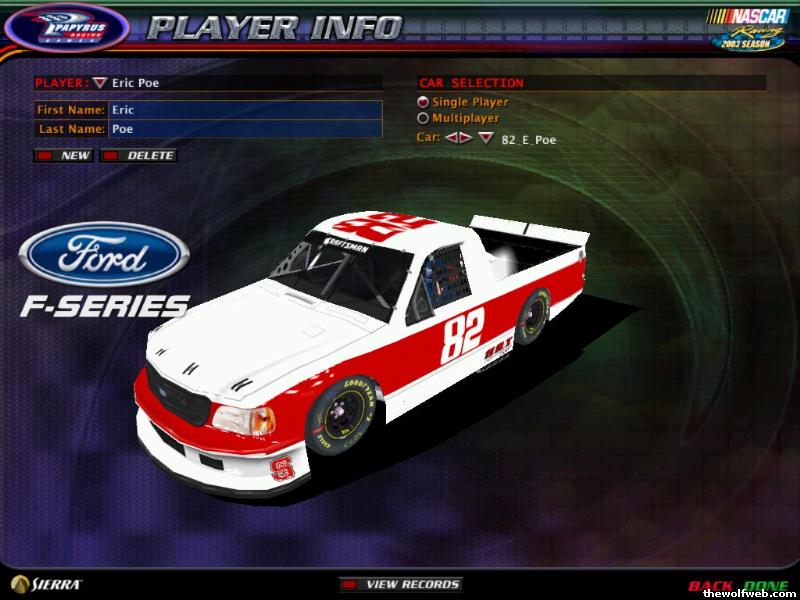
Task: Select the Single Player option
Action: (423, 102)
